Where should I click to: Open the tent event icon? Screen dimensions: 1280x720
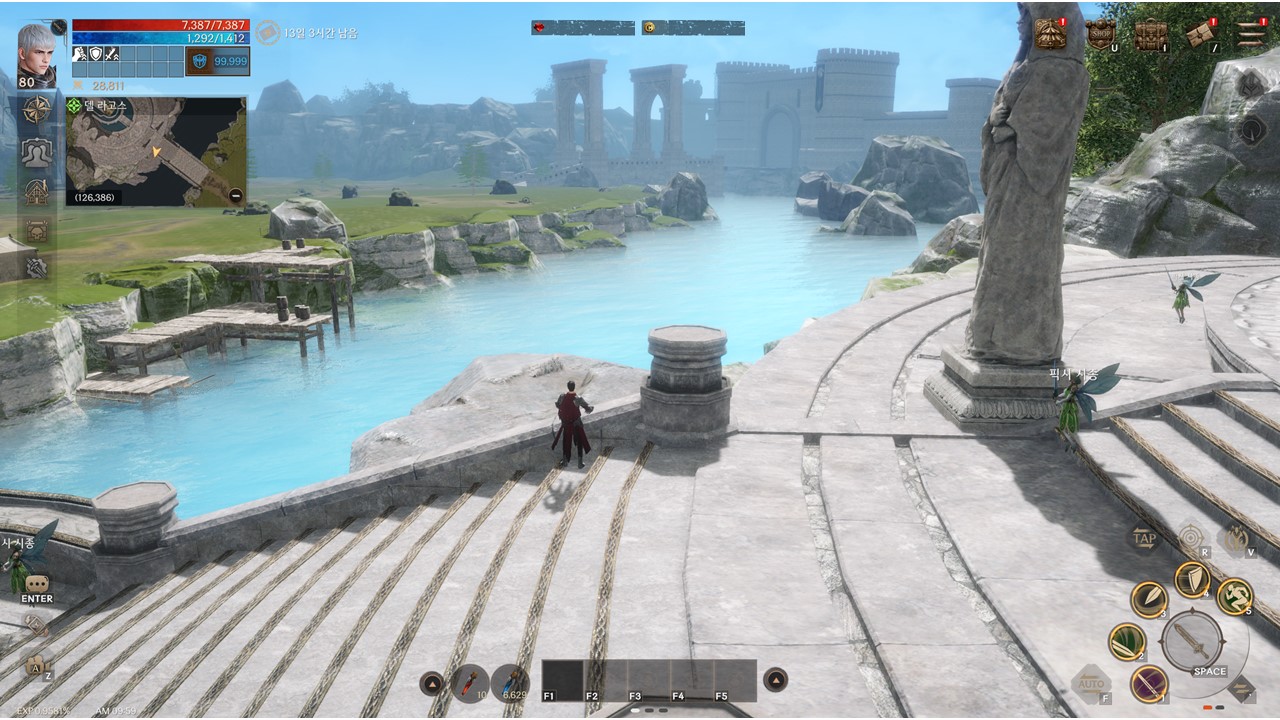point(1050,34)
